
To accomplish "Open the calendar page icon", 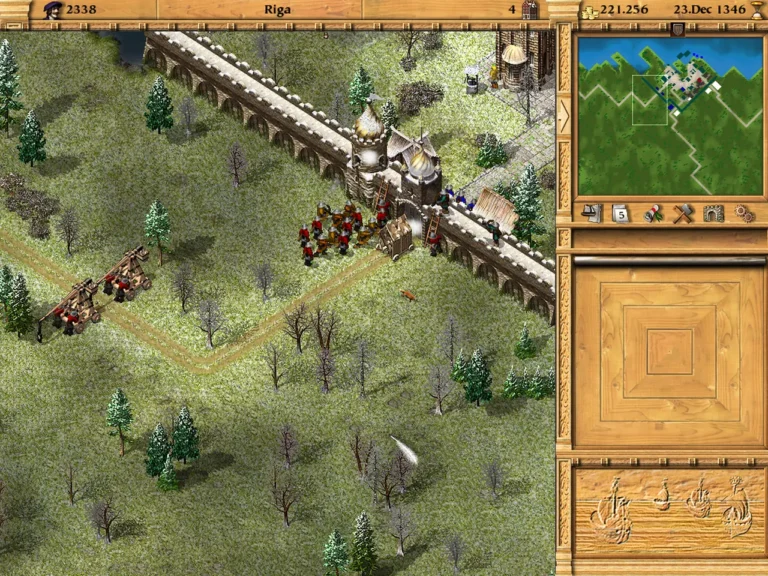I will [x=620, y=213].
